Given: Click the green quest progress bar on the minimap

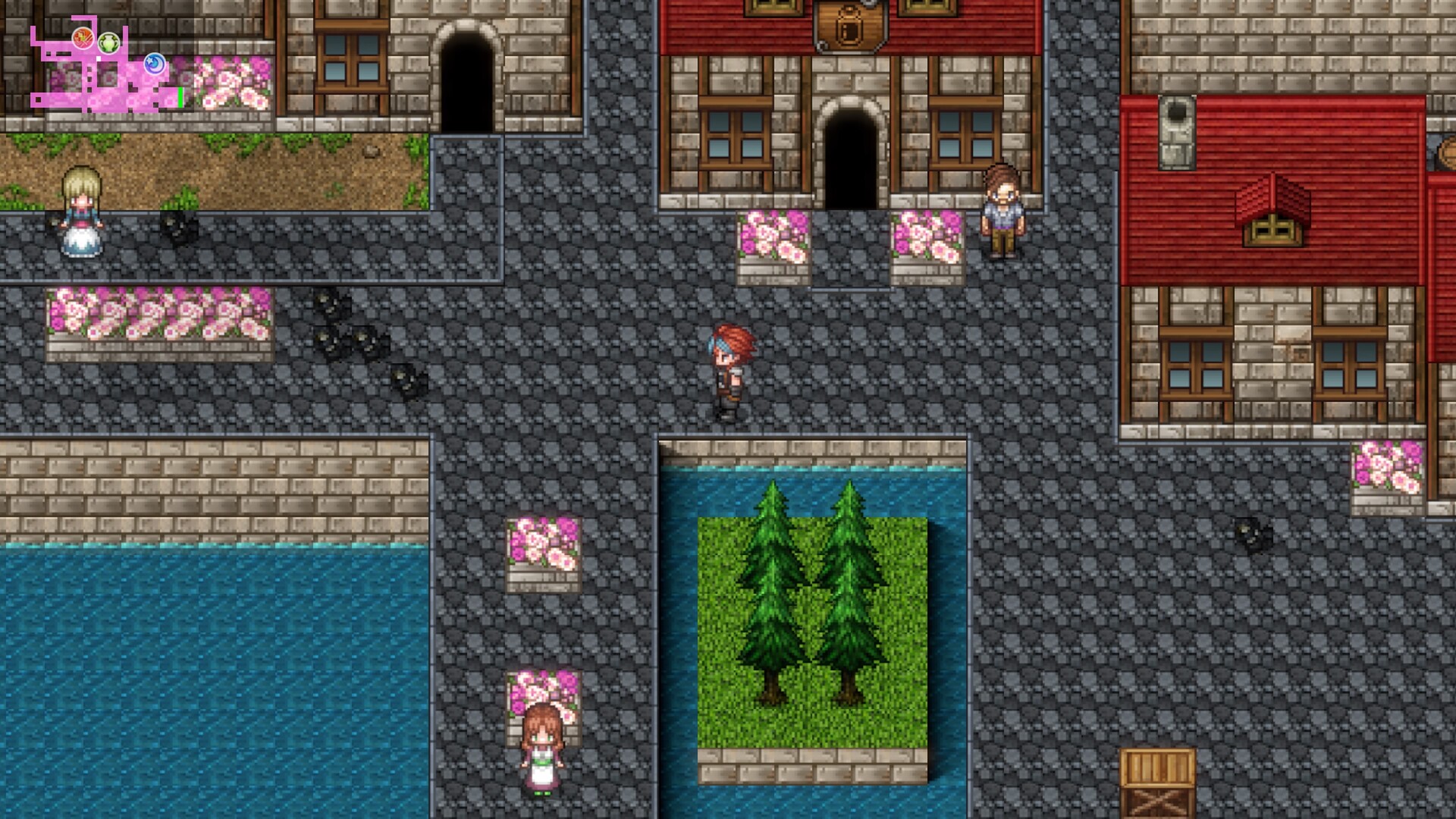Looking at the screenshot, I should coord(180,98).
